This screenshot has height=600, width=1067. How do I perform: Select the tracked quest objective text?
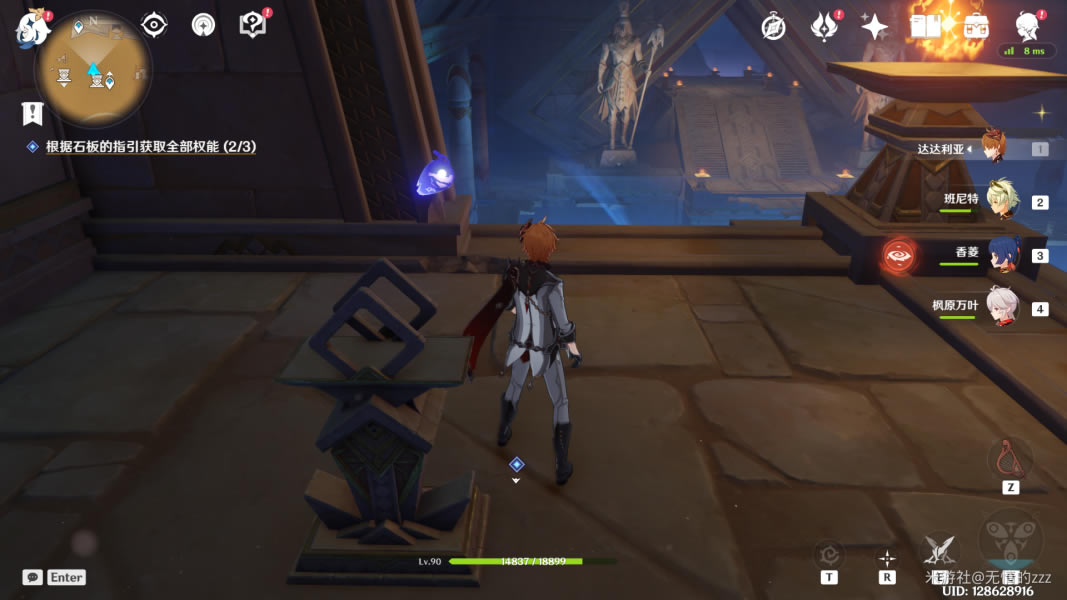tap(150, 147)
